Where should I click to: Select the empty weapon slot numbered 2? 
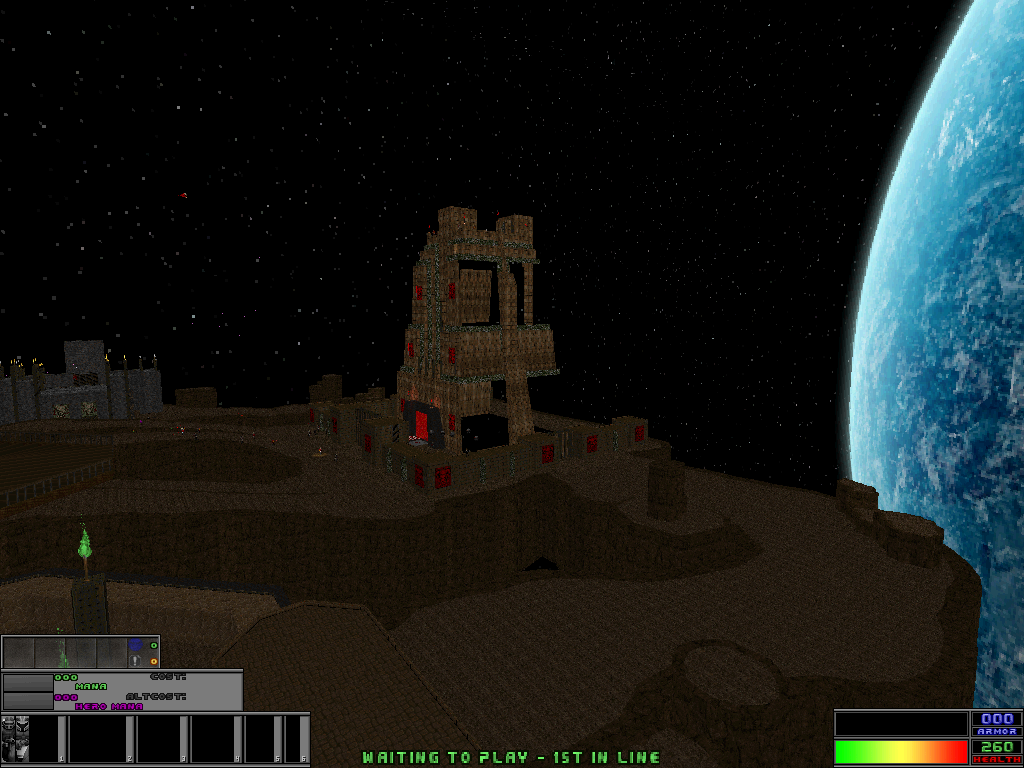click(100, 739)
